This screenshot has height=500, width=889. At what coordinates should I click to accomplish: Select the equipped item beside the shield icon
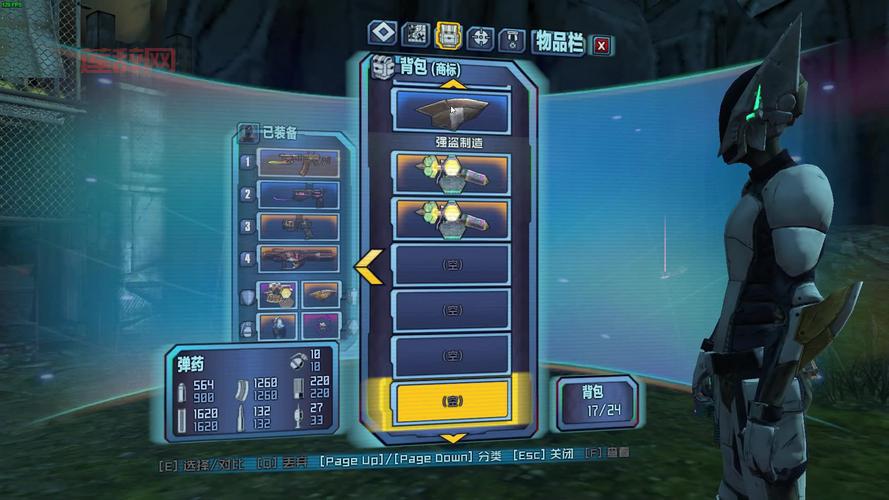pos(279,295)
